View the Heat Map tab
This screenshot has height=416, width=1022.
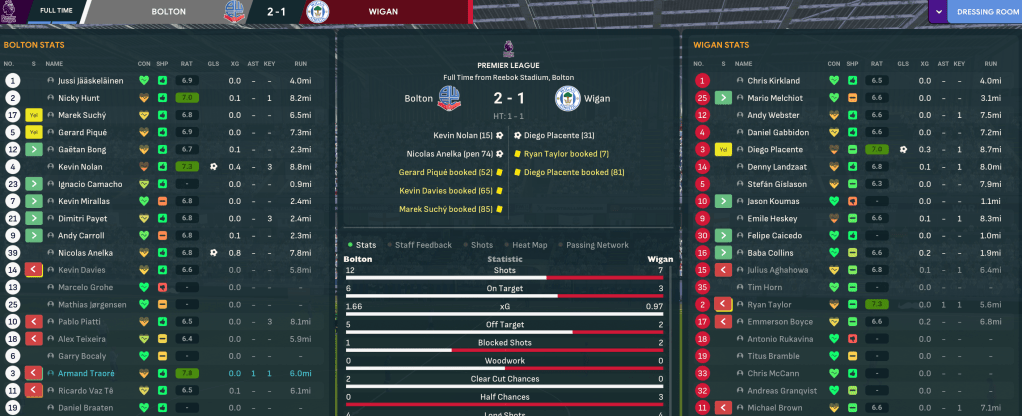point(526,244)
